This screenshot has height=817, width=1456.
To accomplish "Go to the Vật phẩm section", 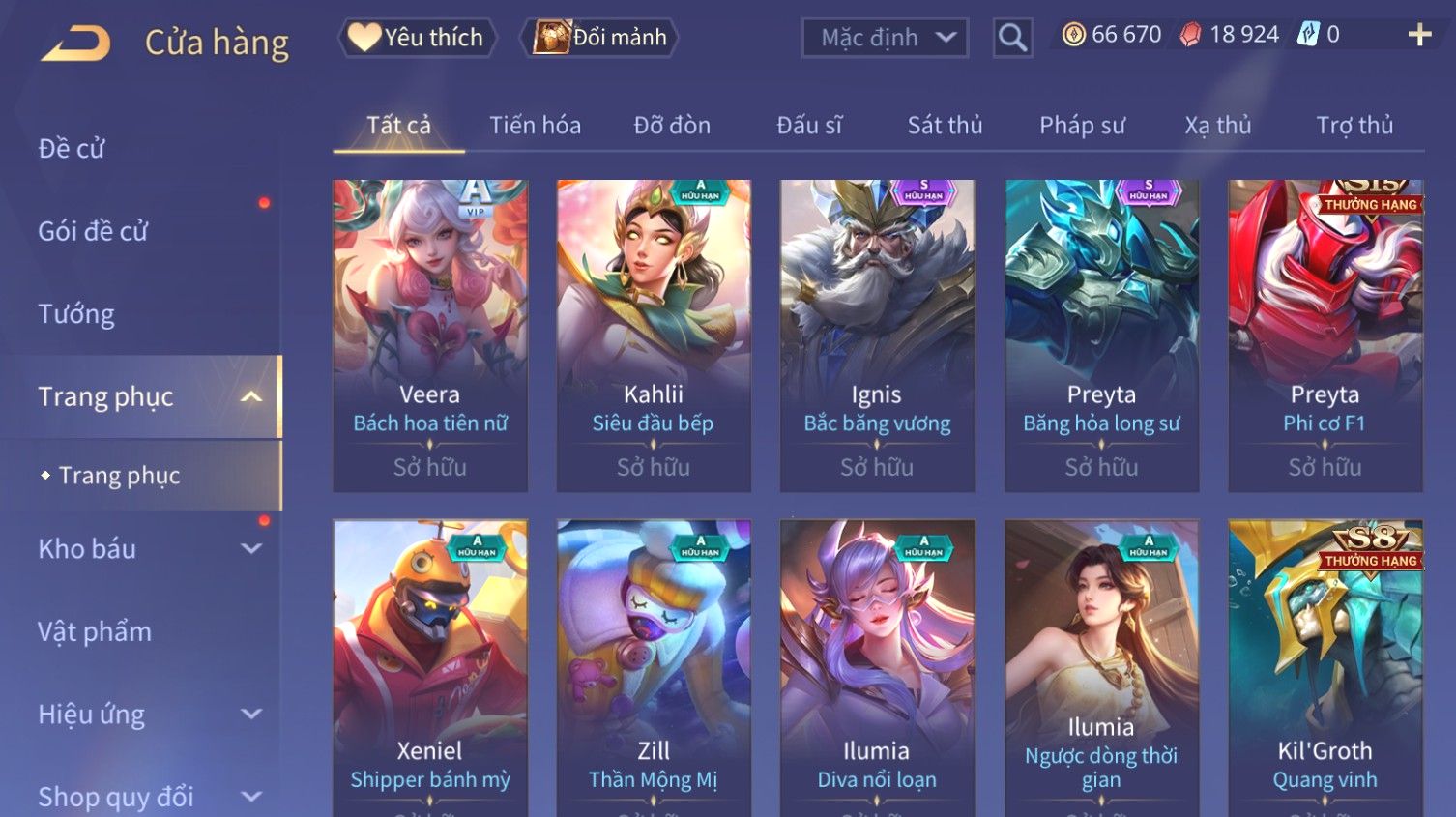I will (x=95, y=632).
